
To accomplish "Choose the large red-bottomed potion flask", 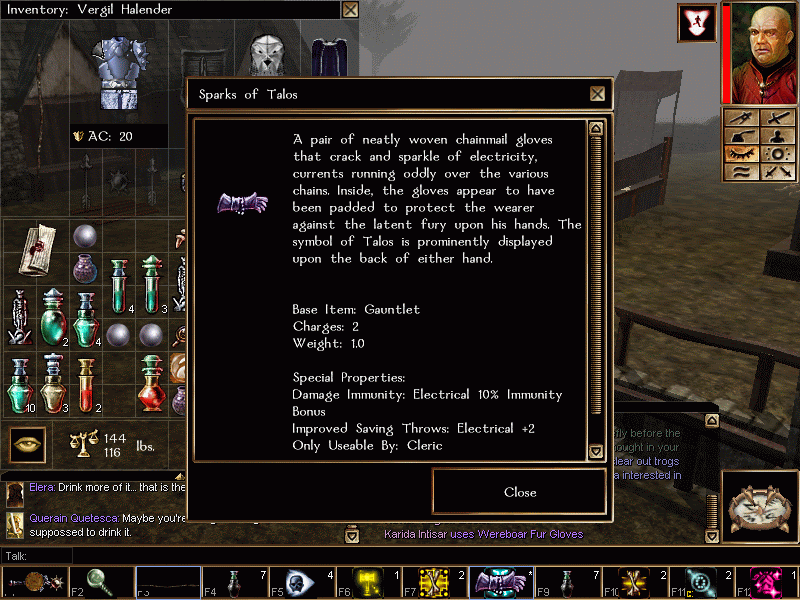I will coord(151,381).
